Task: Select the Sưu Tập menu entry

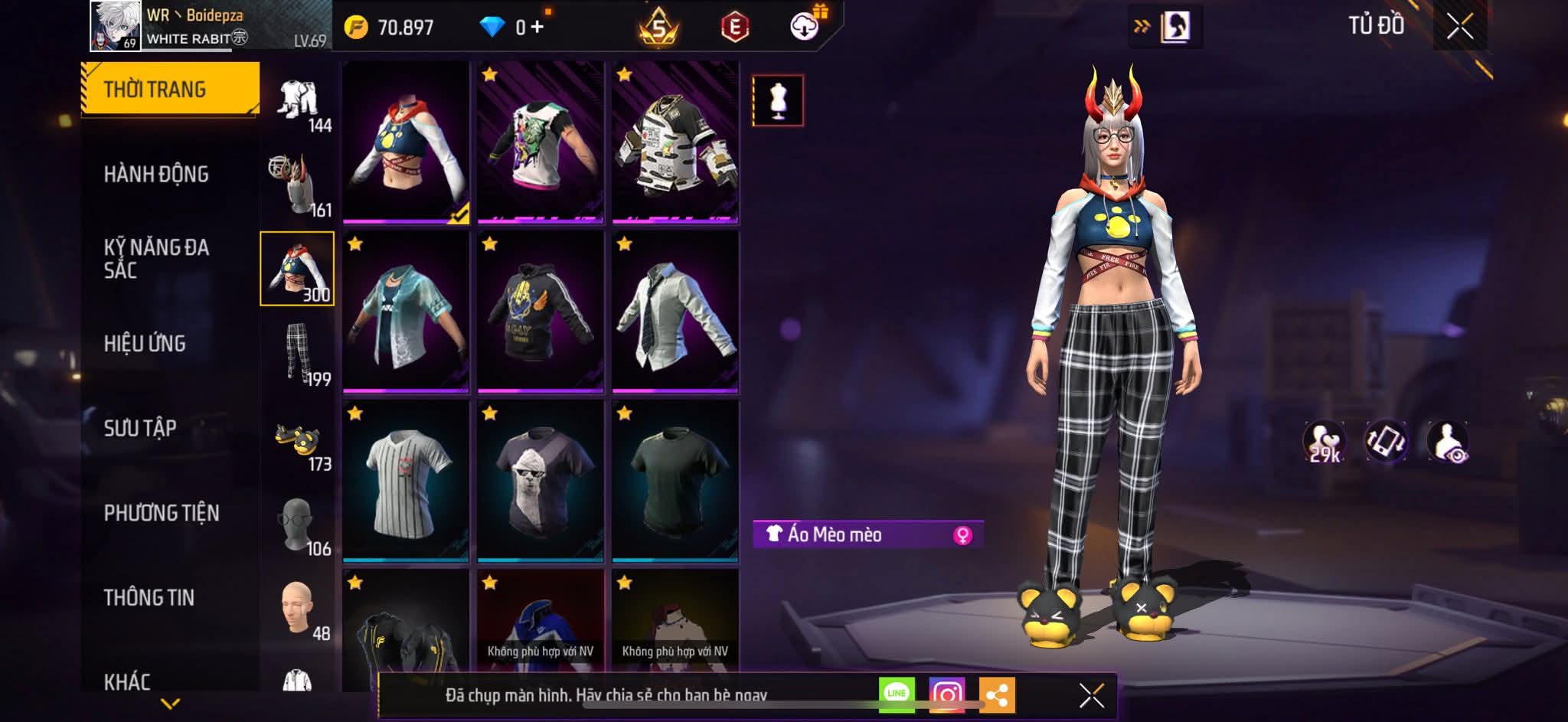Action: (x=140, y=428)
